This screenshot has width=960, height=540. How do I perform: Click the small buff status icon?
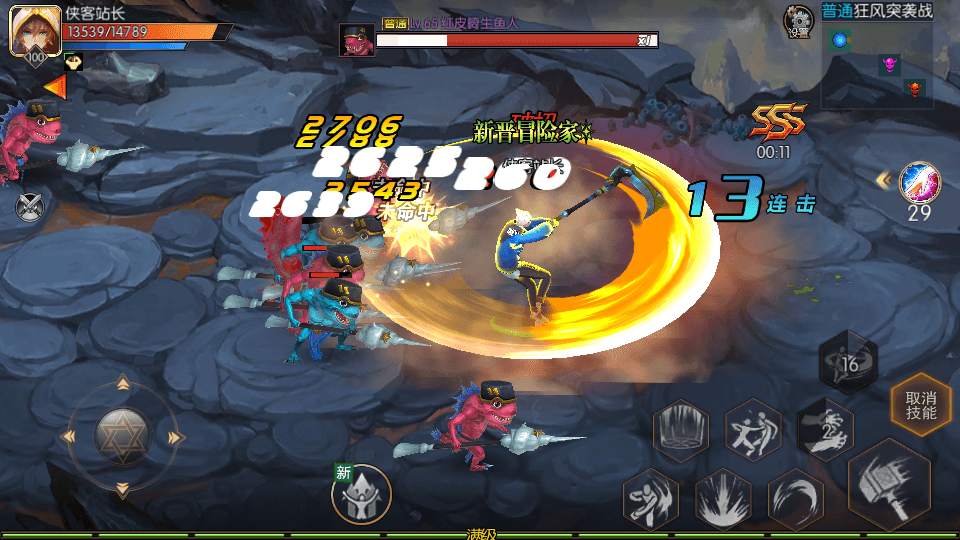tap(73, 63)
